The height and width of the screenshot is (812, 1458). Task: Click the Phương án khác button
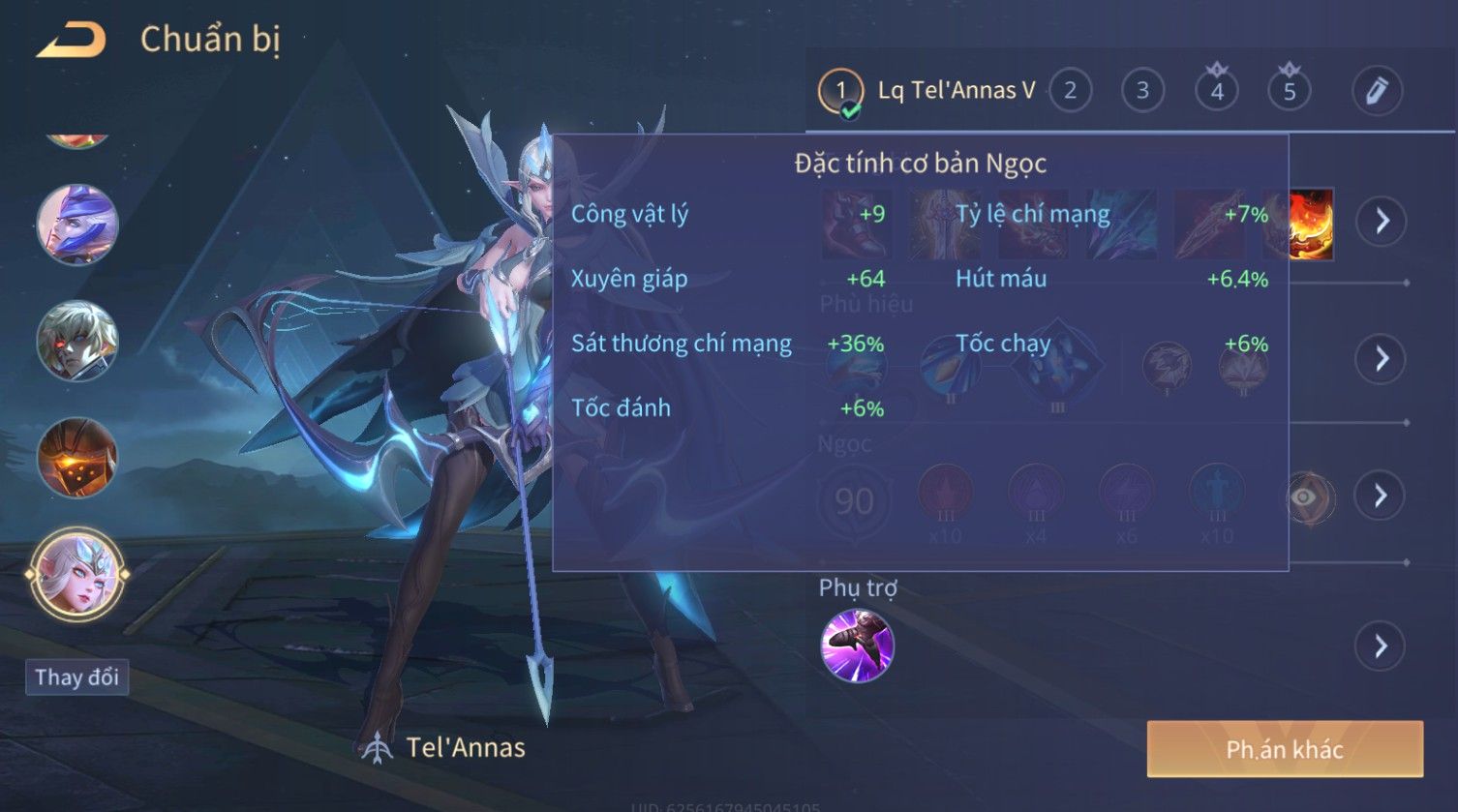tap(1285, 749)
